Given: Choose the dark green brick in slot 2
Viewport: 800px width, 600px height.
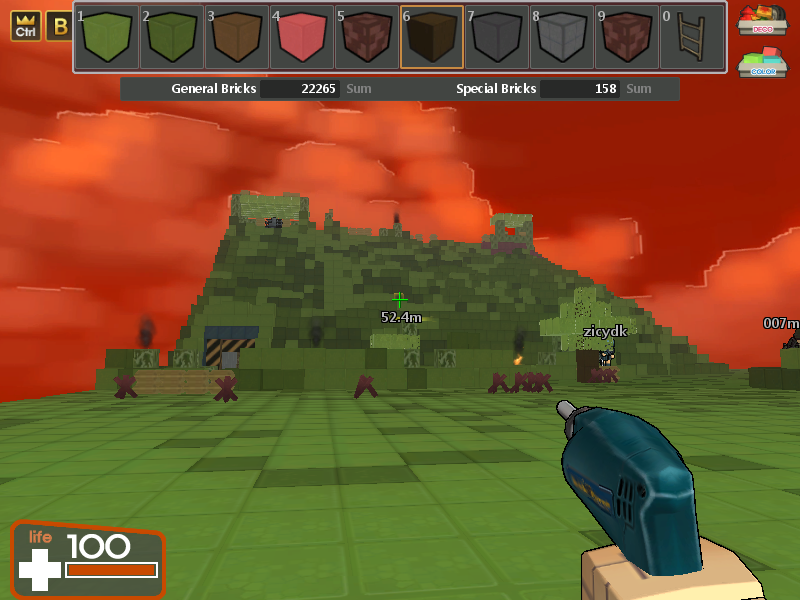Looking at the screenshot, I should pyautogui.click(x=171, y=37).
